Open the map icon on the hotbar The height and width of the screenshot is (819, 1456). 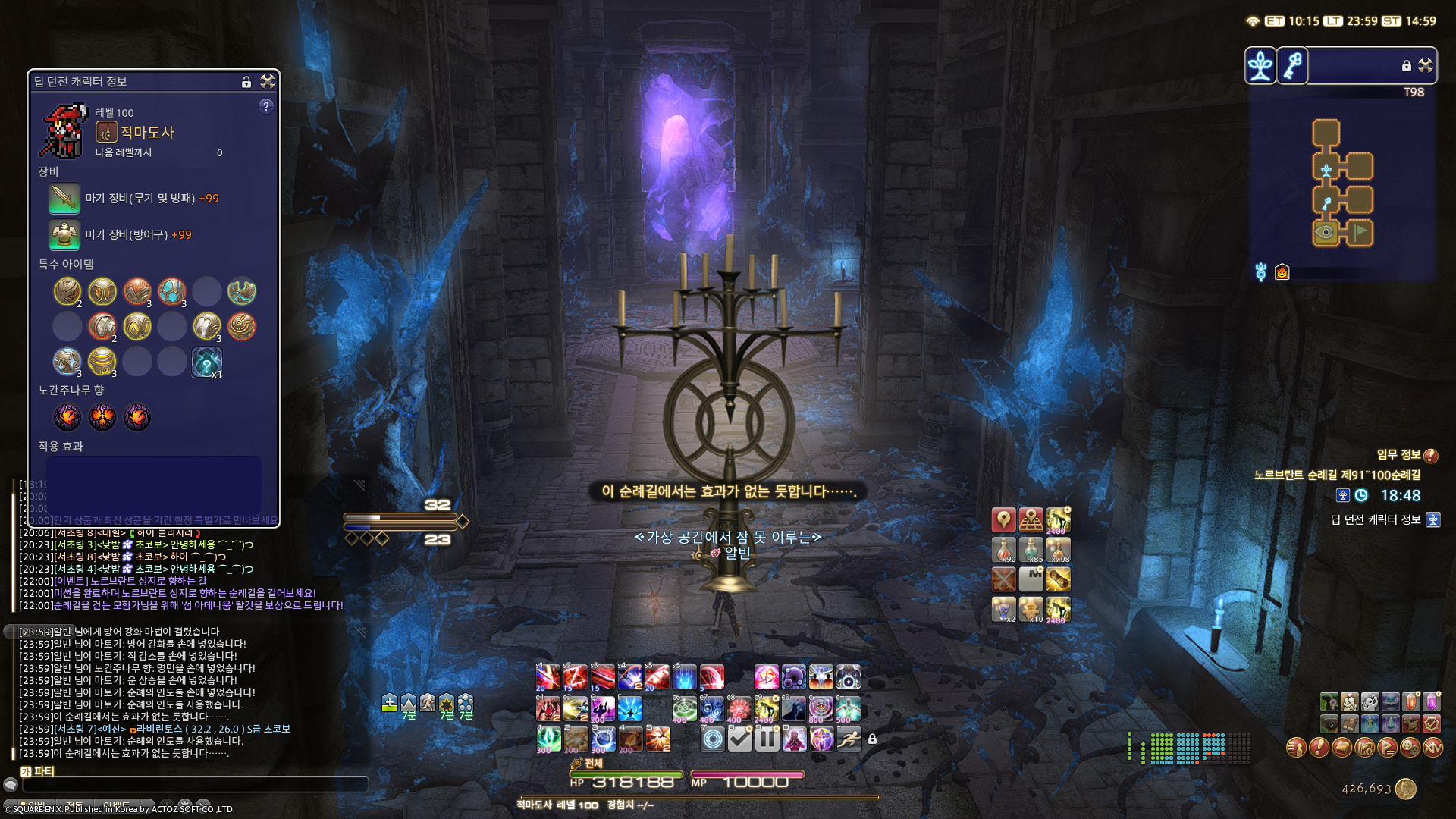pyautogui.click(x=1031, y=520)
